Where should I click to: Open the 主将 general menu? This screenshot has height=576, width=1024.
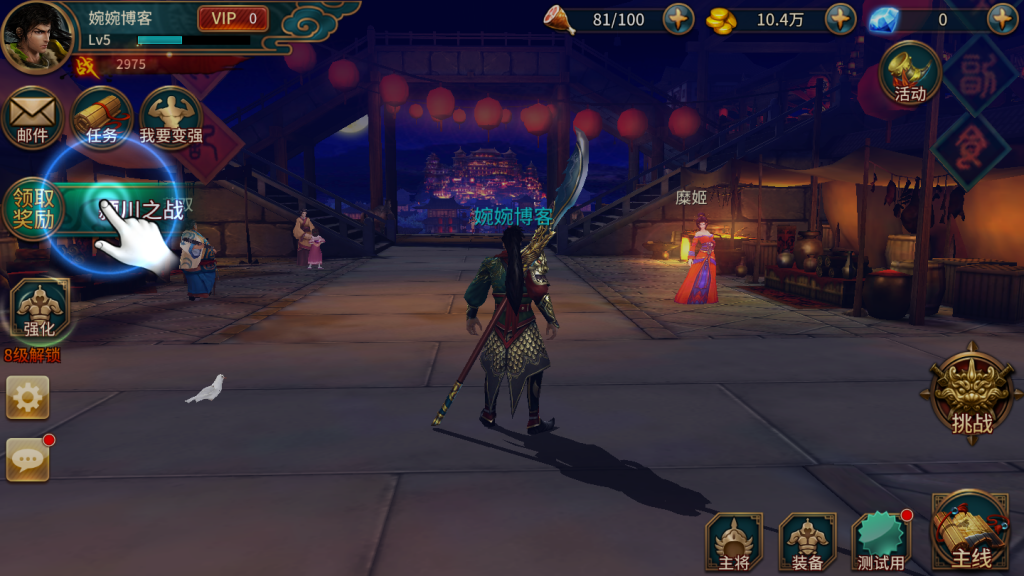[x=733, y=542]
